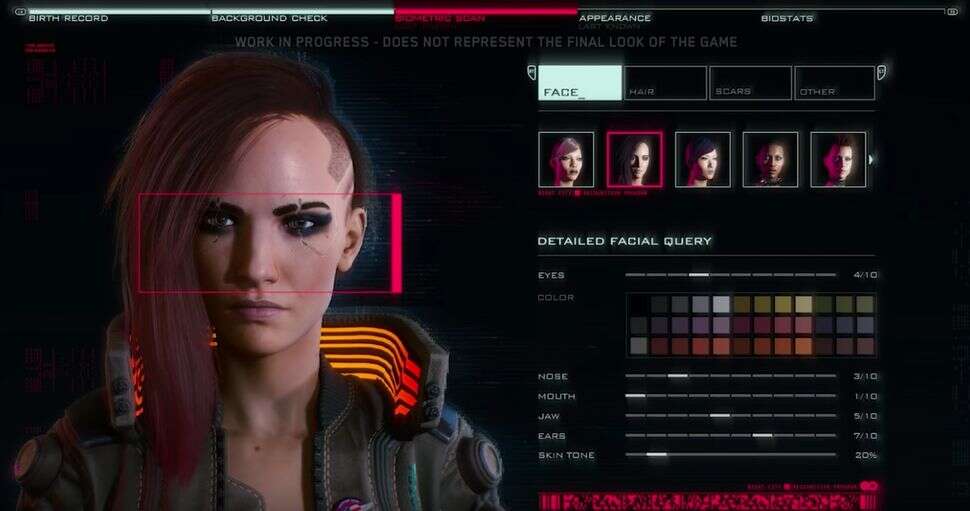The image size is (970, 511).
Task: Jump to the Appearance step
Action: pyautogui.click(x=615, y=18)
